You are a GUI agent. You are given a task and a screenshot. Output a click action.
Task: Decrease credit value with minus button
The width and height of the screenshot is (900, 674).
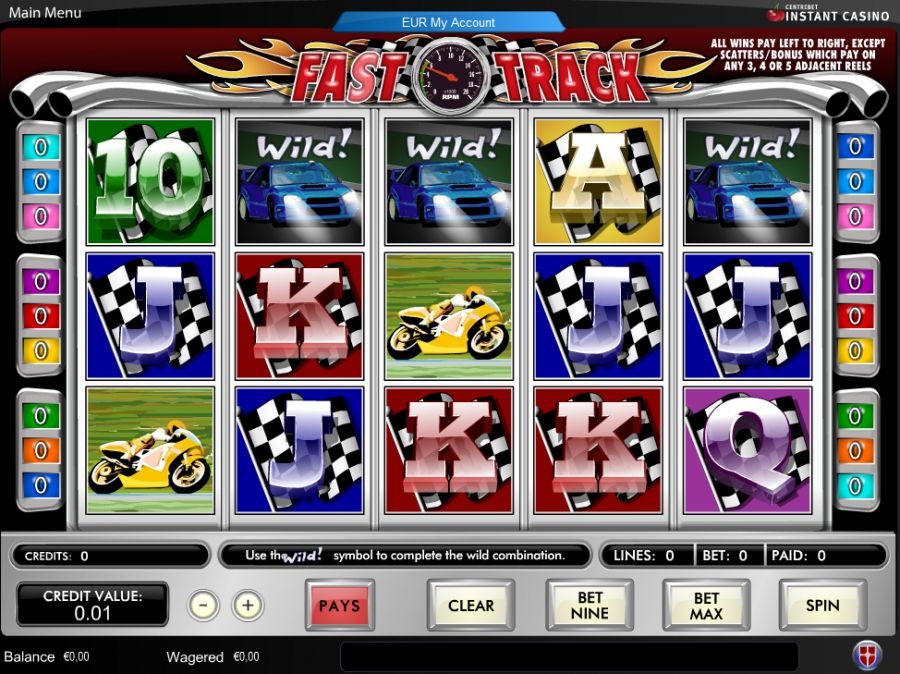coord(203,605)
